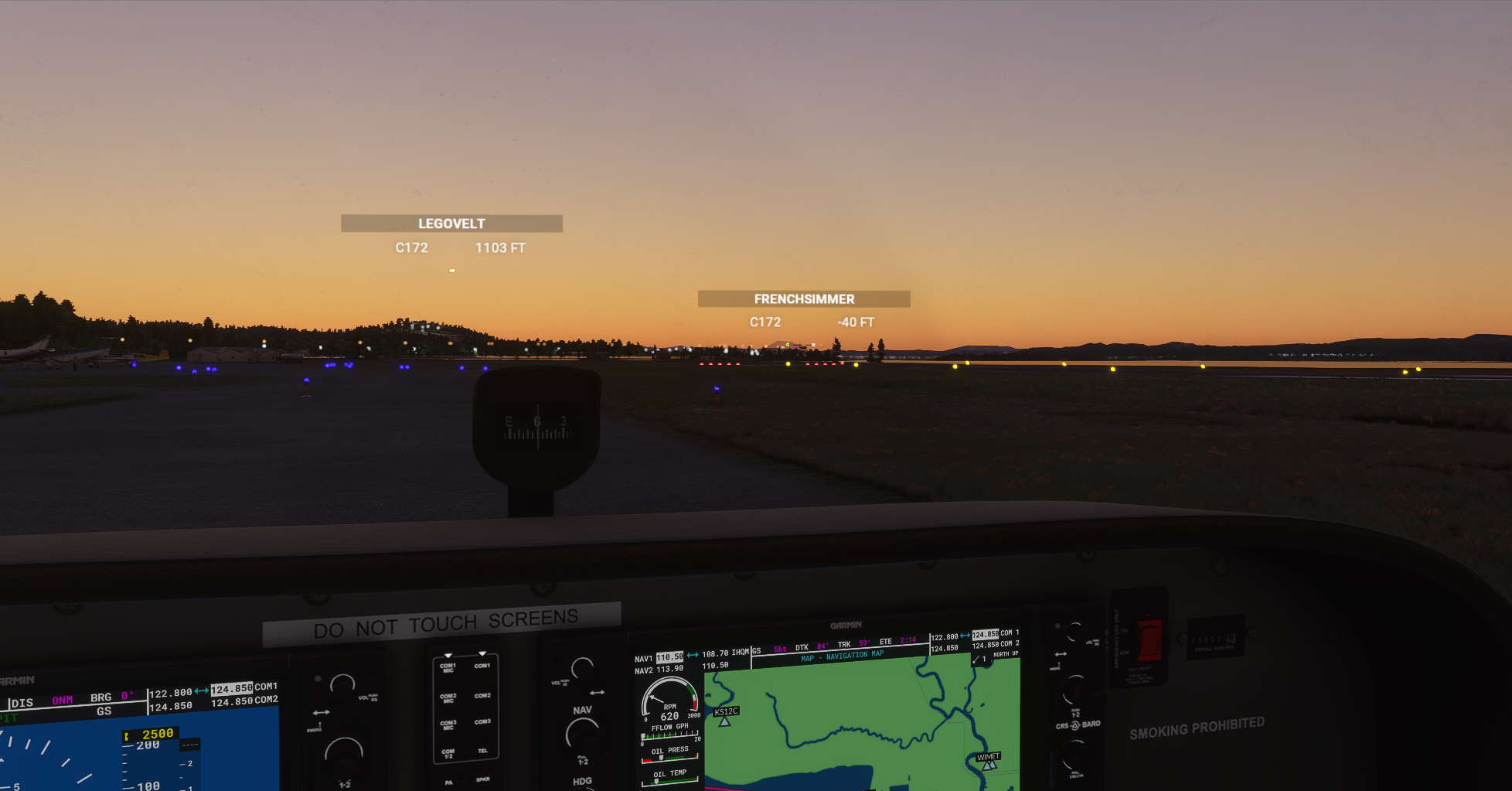Select the K512C airport symbol on the map
The image size is (1512, 791).
click(725, 721)
